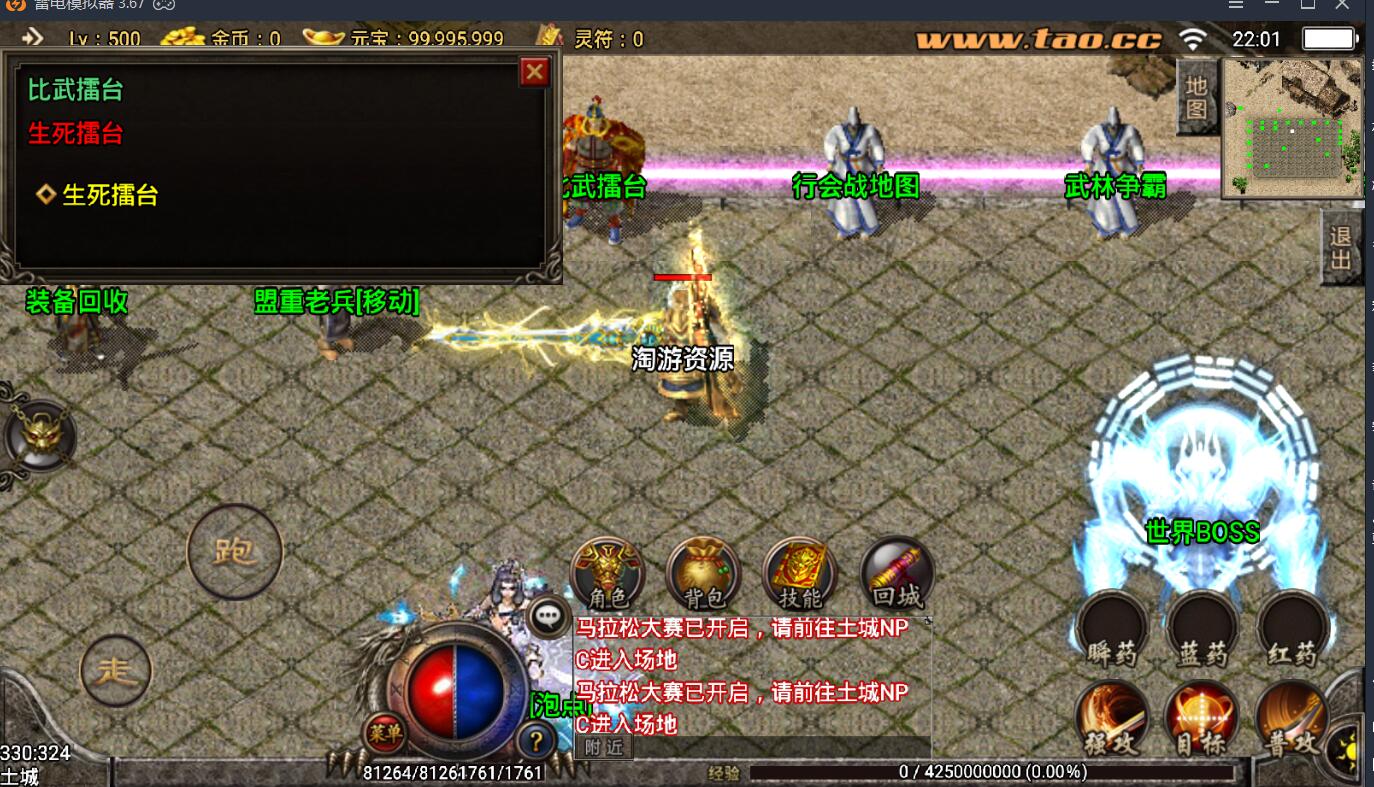Maximize the emulator window
Image resolution: width=1374 pixels, height=787 pixels.
(1307, 6)
